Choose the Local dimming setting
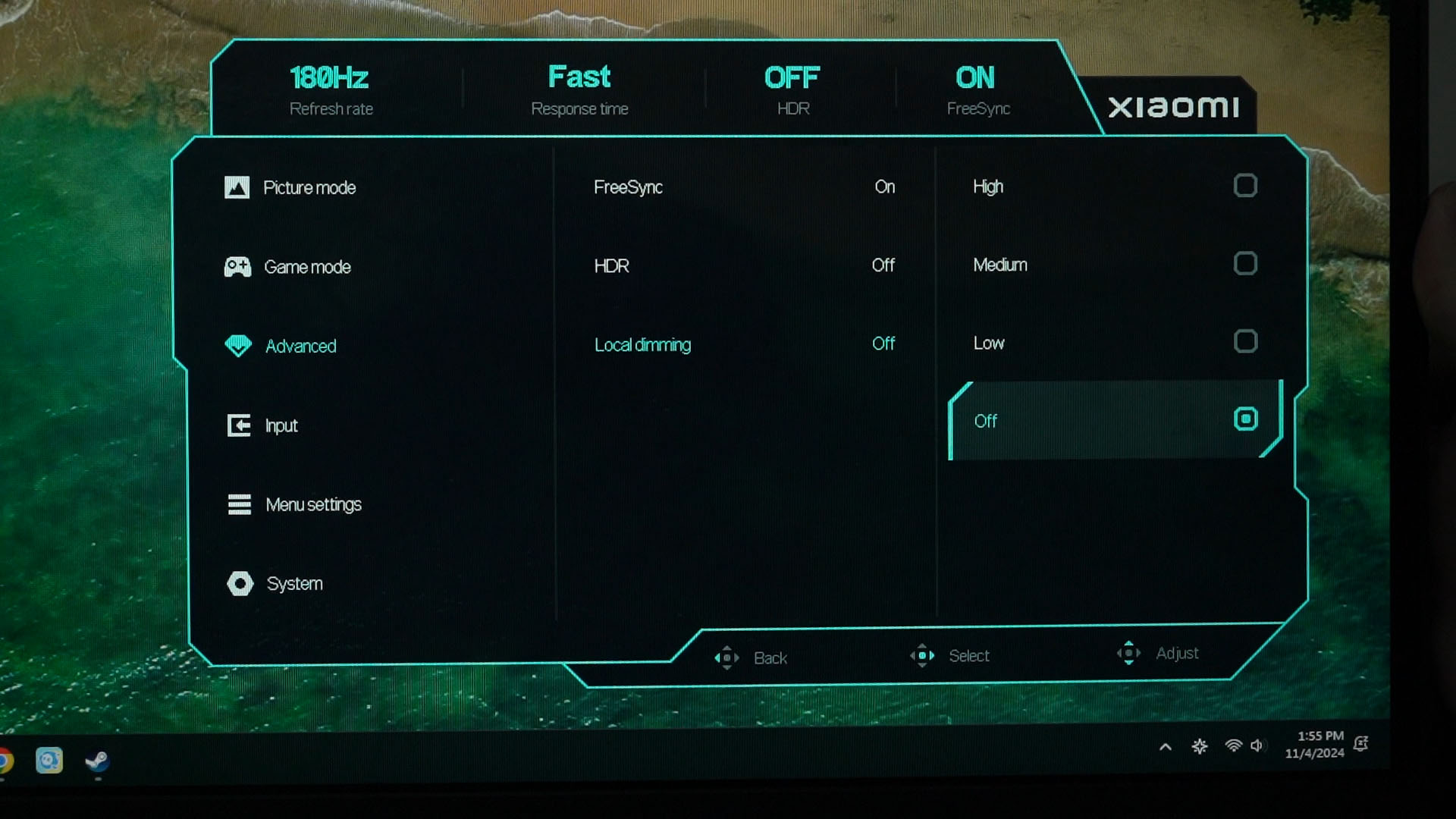The image size is (1456, 819). (x=743, y=345)
